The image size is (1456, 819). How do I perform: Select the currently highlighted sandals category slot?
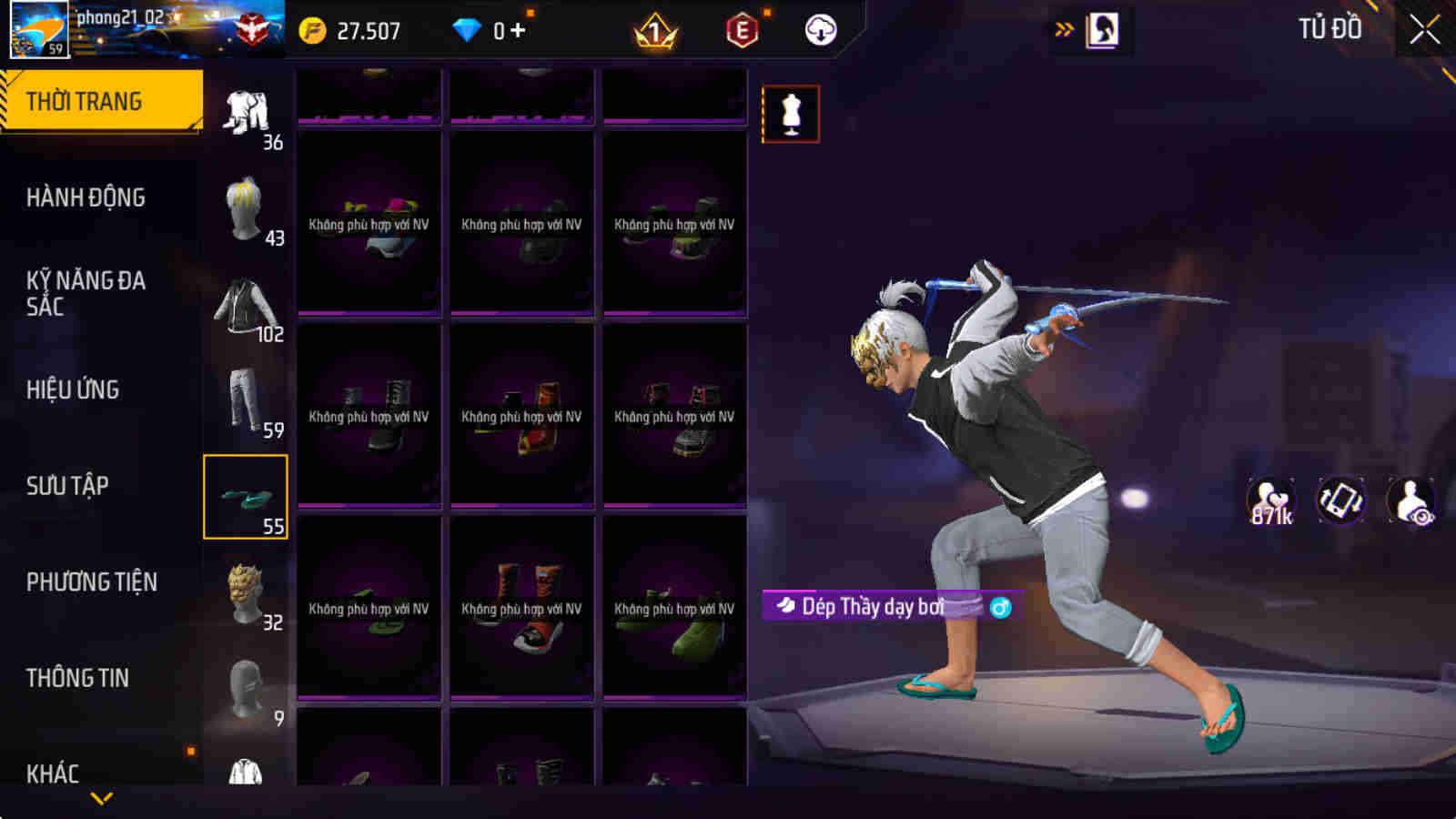[246, 496]
